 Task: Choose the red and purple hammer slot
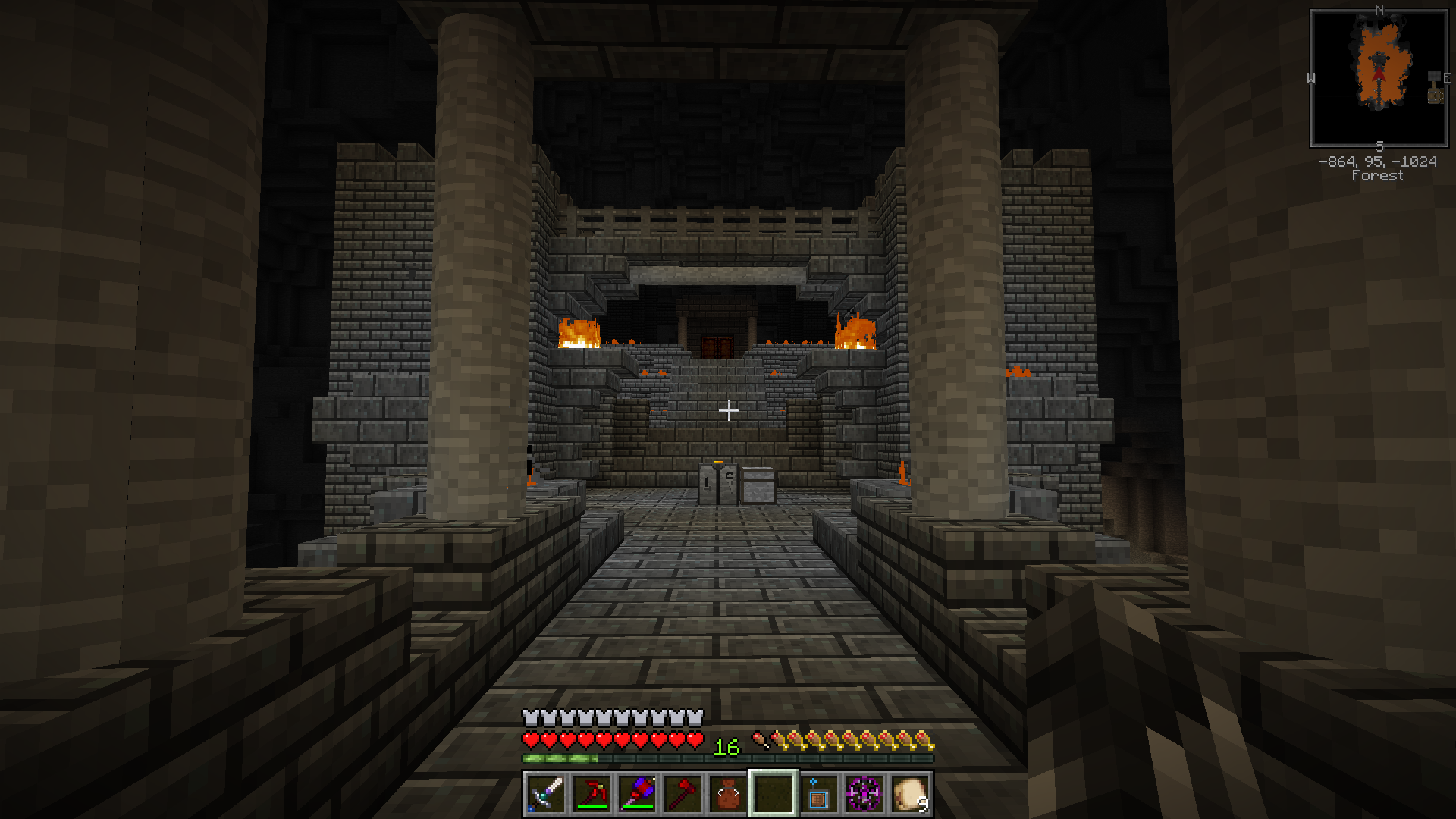(x=637, y=793)
